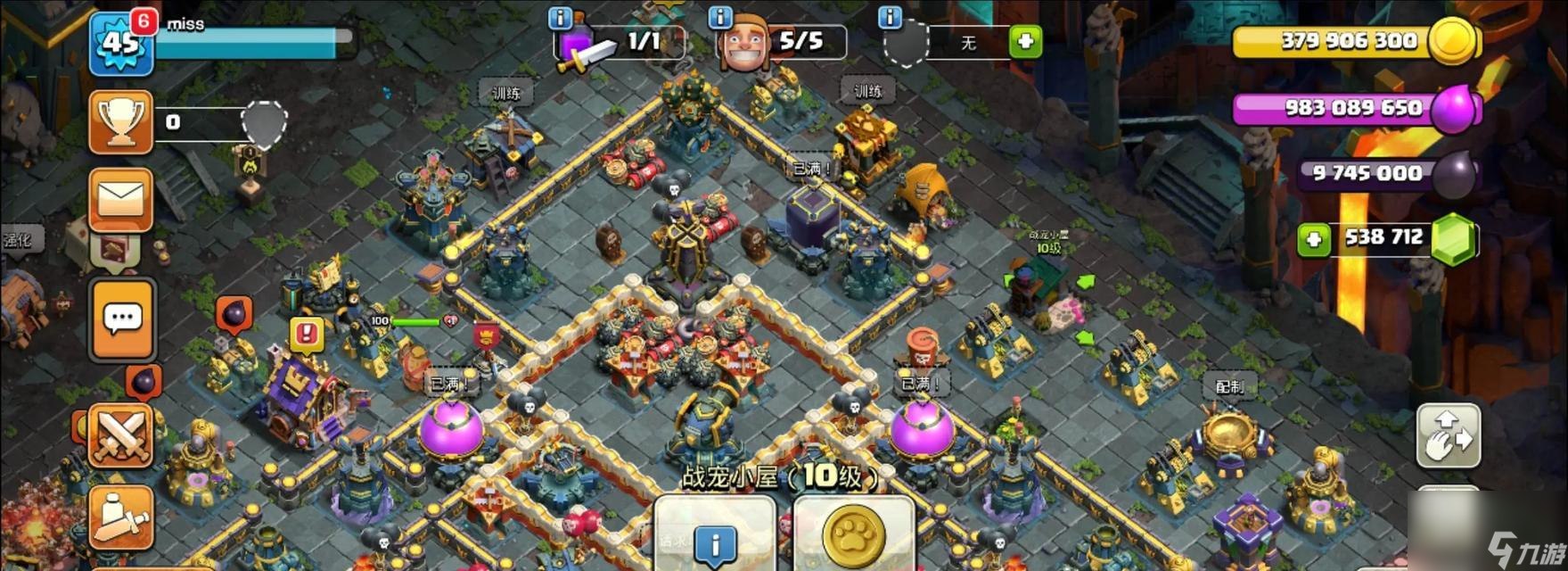Screen dimensions: 1568x571
Task: Open the trophy league icon
Action: coord(121,122)
